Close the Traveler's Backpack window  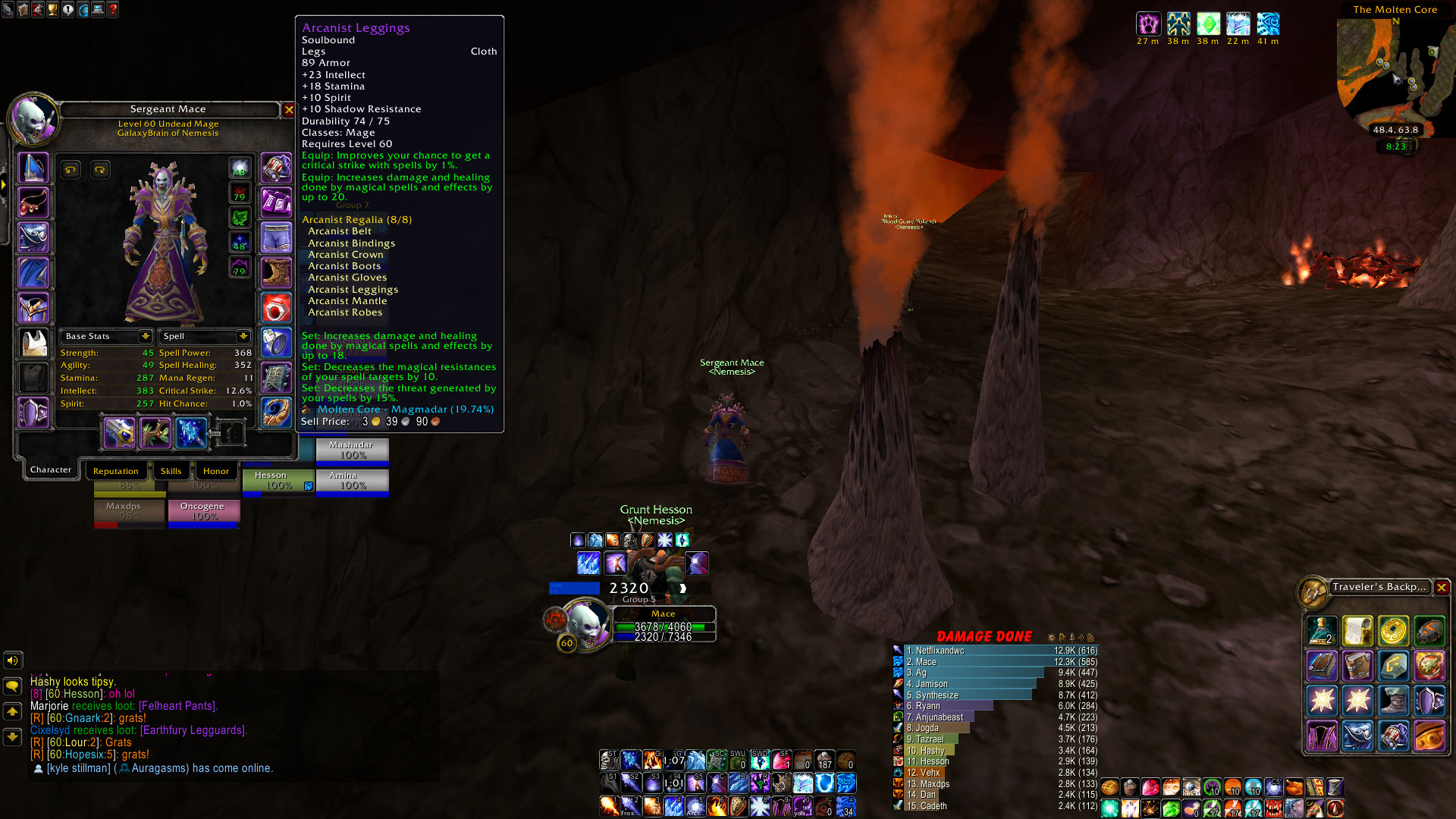click(1442, 587)
